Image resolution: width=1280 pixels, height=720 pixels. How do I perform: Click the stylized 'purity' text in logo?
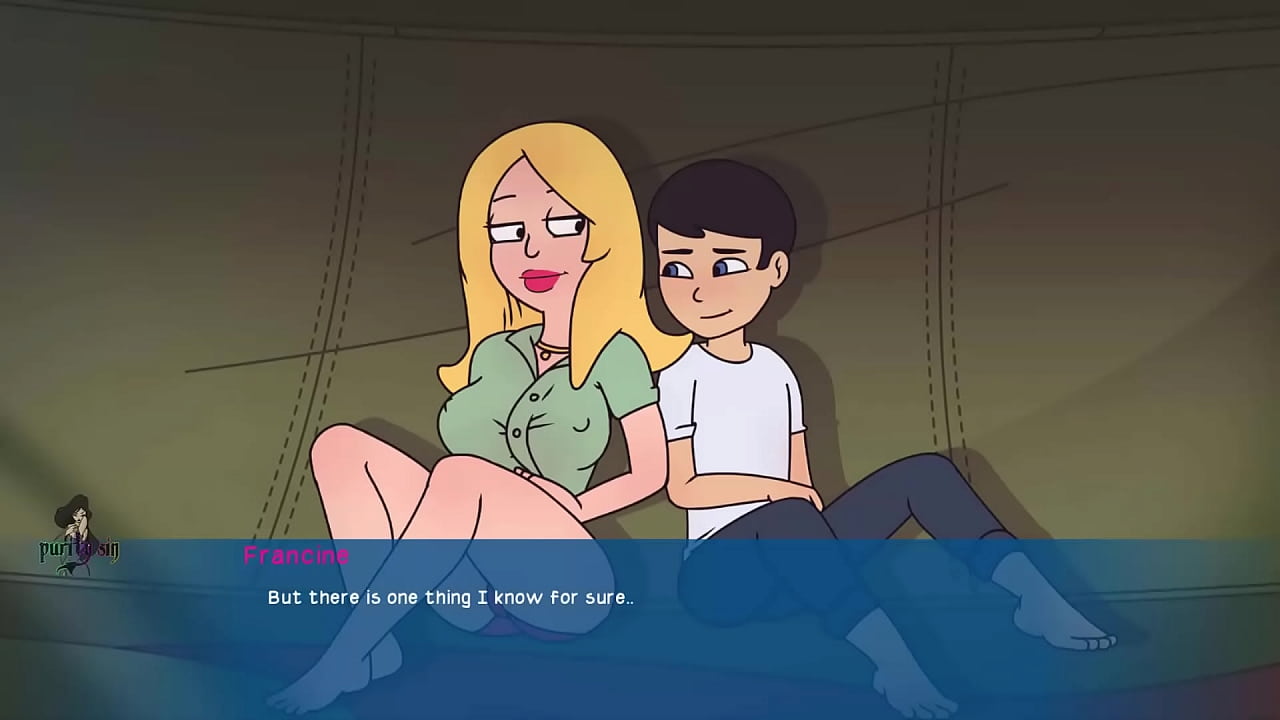click(x=58, y=550)
